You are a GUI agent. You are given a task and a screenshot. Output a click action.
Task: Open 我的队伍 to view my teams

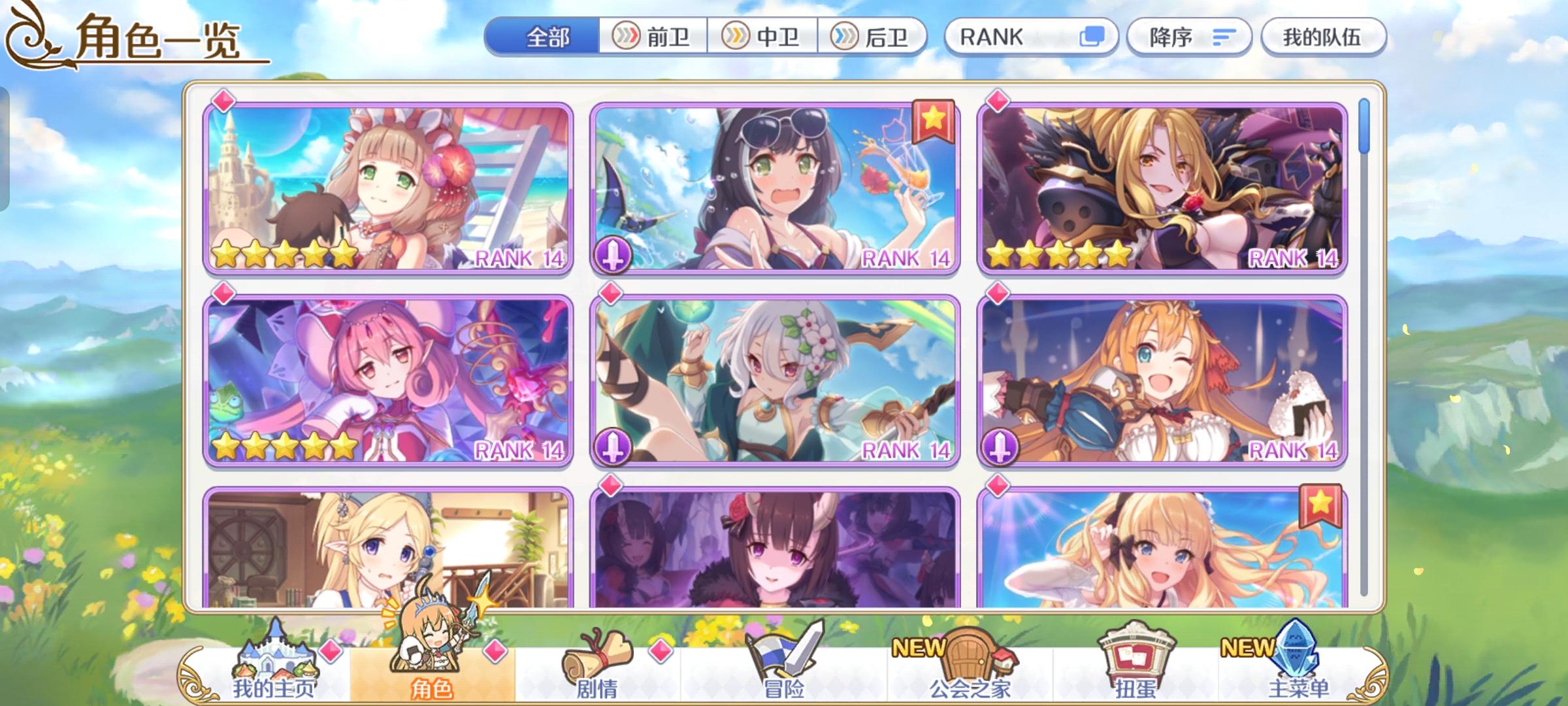1322,37
